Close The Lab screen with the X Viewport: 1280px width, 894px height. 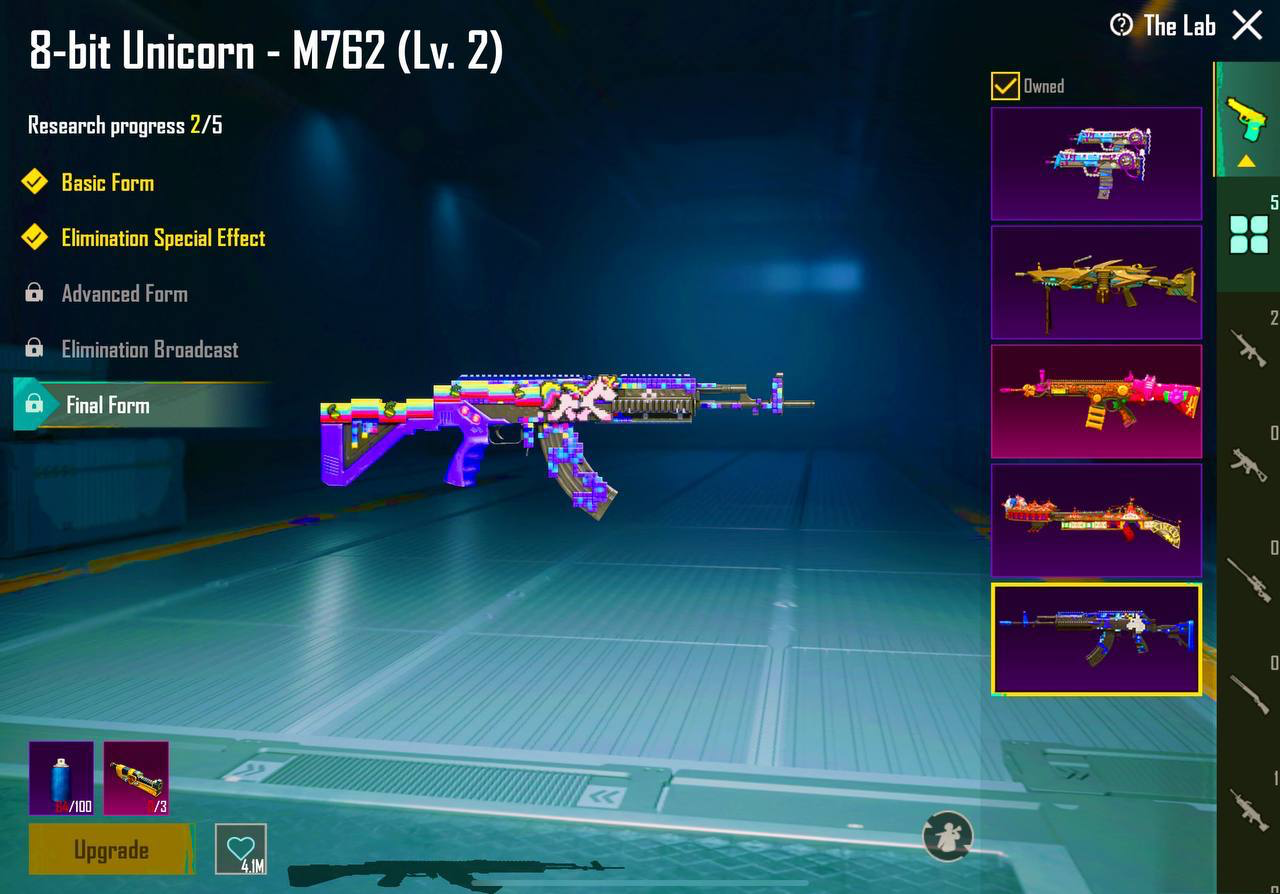click(1247, 25)
